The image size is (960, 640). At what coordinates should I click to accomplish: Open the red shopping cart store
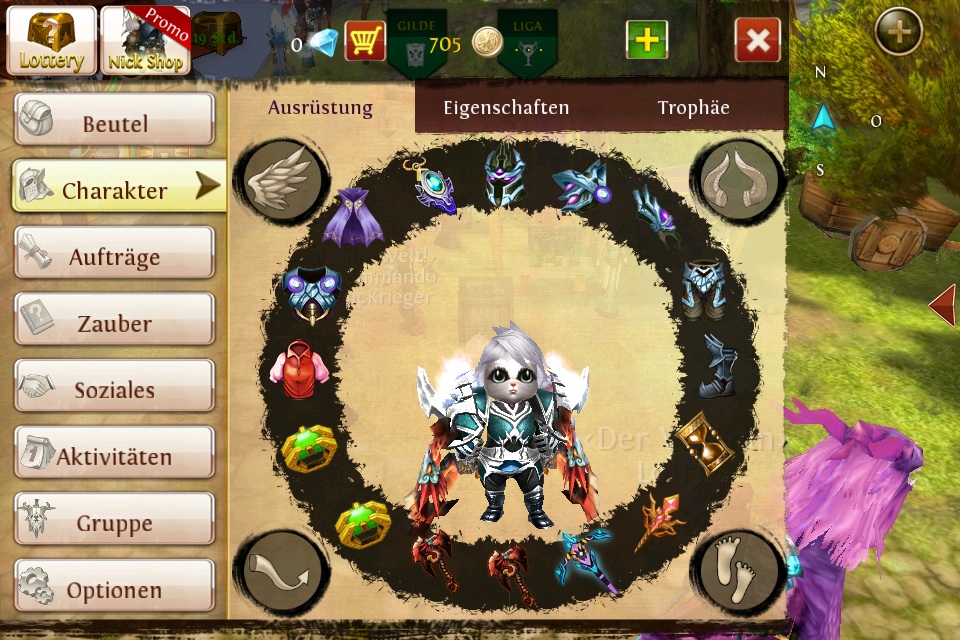[365, 41]
